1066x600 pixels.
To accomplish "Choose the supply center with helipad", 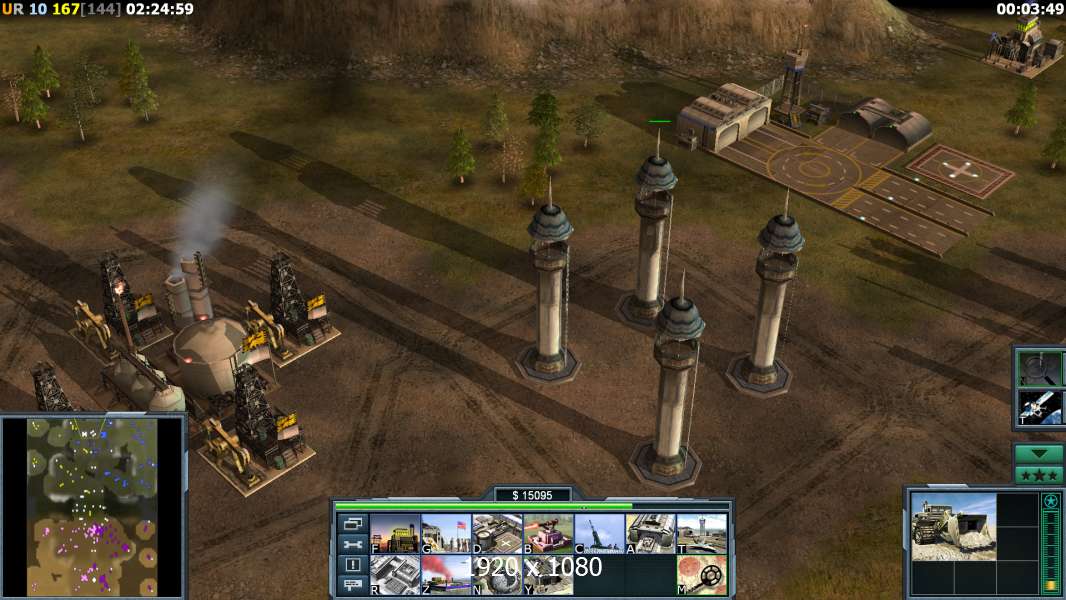I will tap(497, 534).
